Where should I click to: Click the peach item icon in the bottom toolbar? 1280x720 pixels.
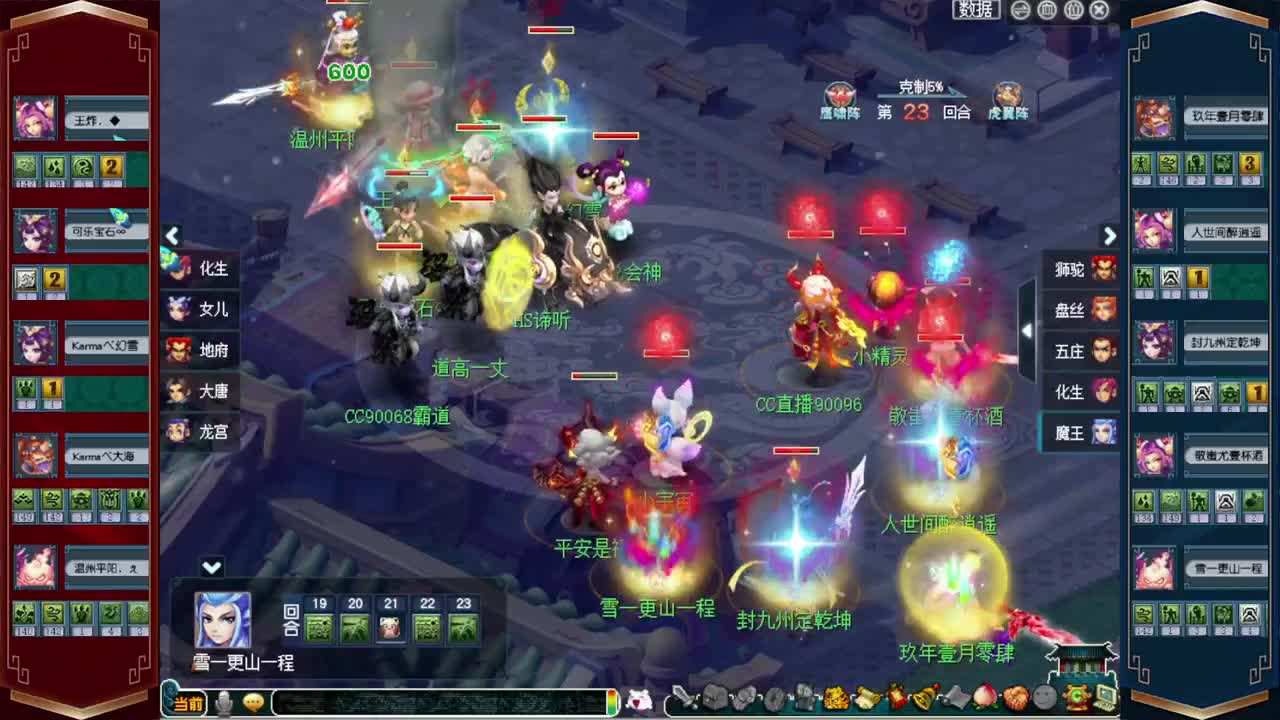(985, 700)
